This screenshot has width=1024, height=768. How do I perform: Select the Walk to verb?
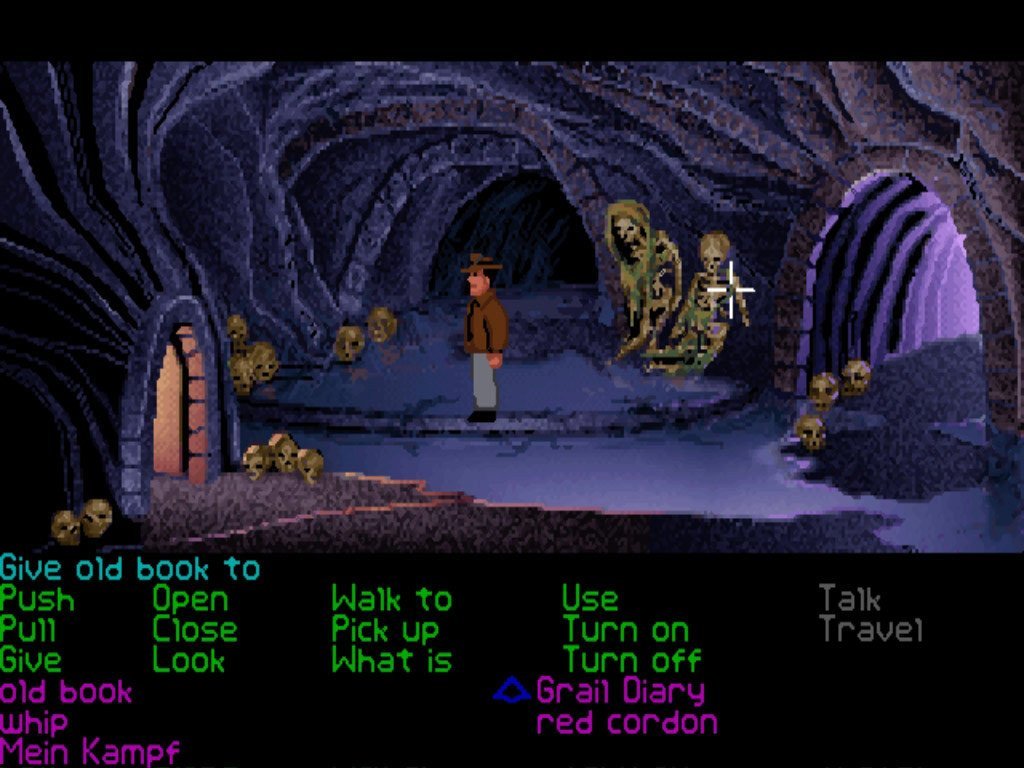(391, 600)
